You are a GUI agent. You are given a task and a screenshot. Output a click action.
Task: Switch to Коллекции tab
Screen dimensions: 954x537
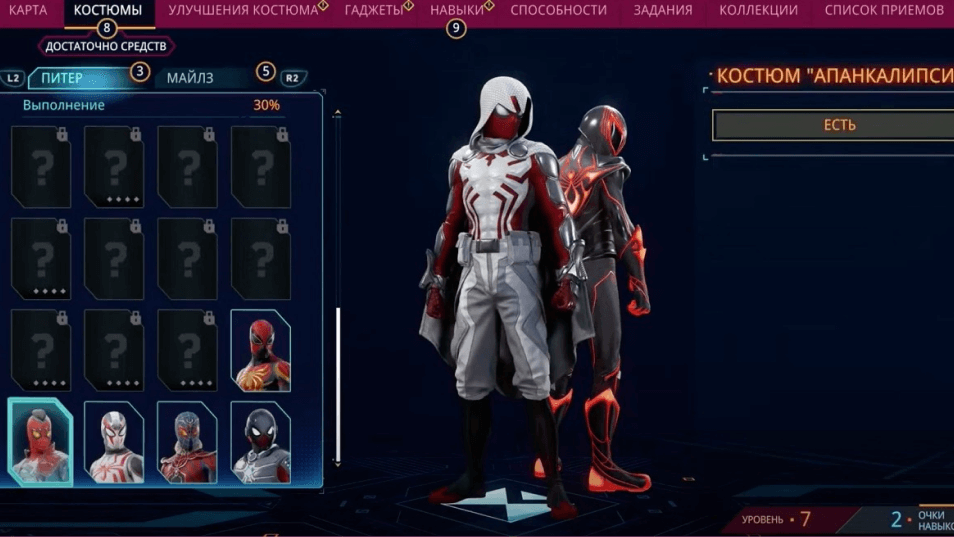(758, 10)
